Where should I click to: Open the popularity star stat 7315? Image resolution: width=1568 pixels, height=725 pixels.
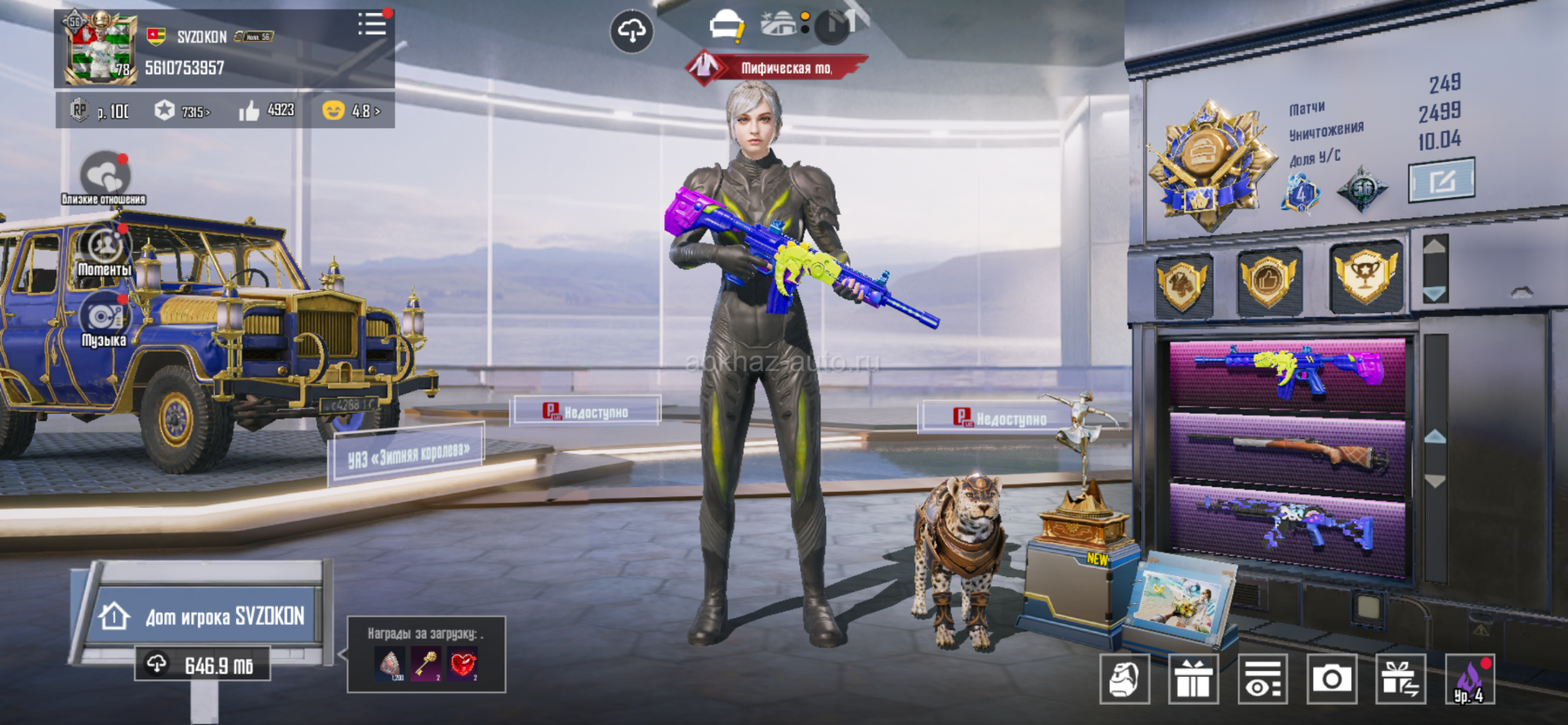click(x=182, y=110)
